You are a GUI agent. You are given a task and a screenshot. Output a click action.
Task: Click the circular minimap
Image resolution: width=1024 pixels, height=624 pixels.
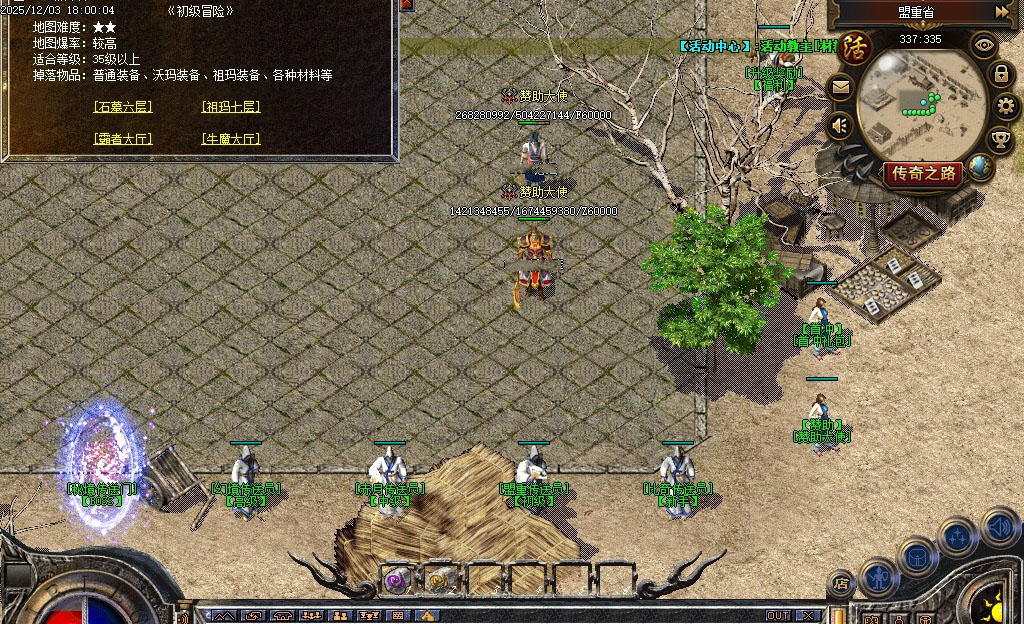point(920,100)
